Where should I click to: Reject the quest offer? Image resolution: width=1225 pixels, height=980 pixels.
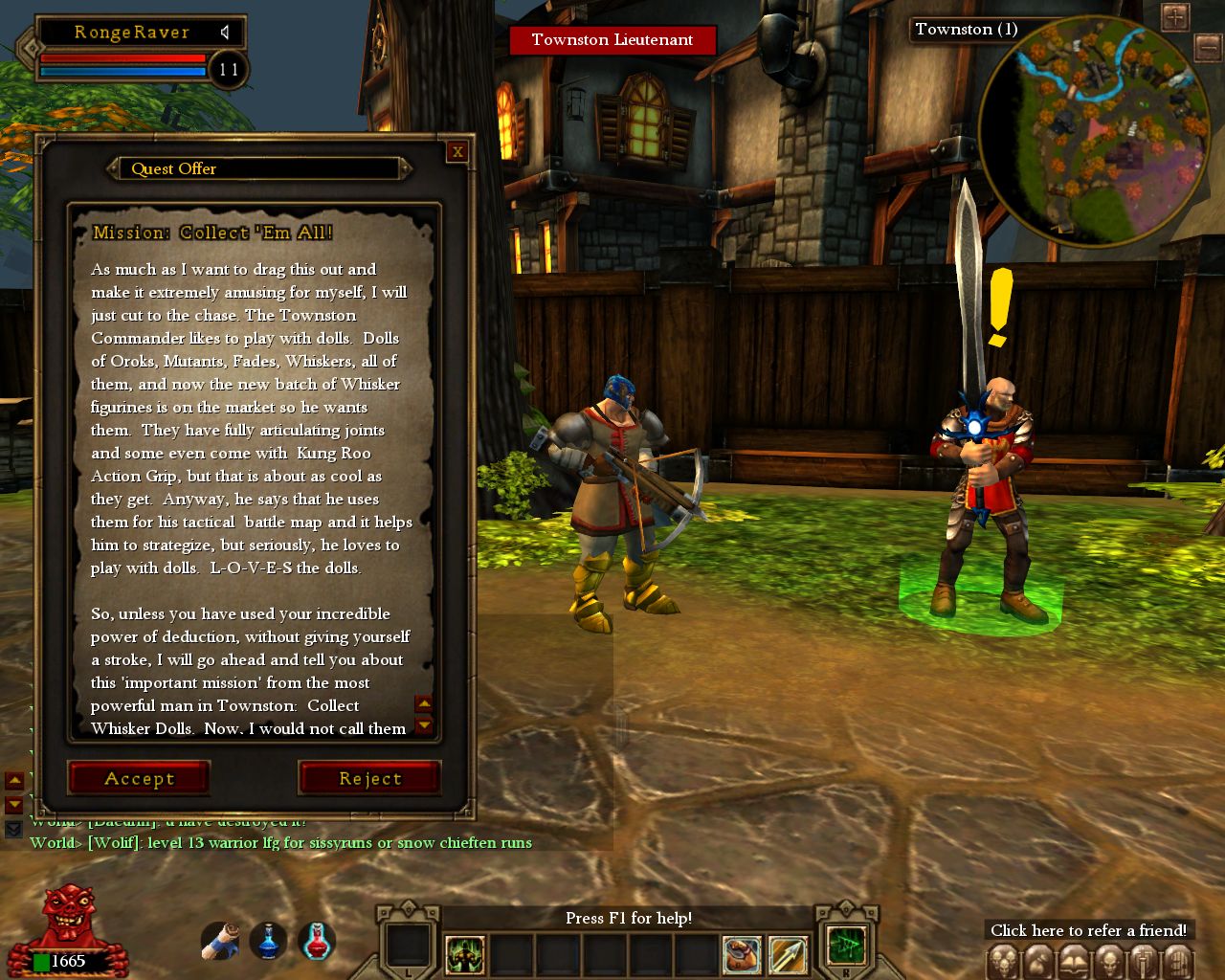(369, 778)
